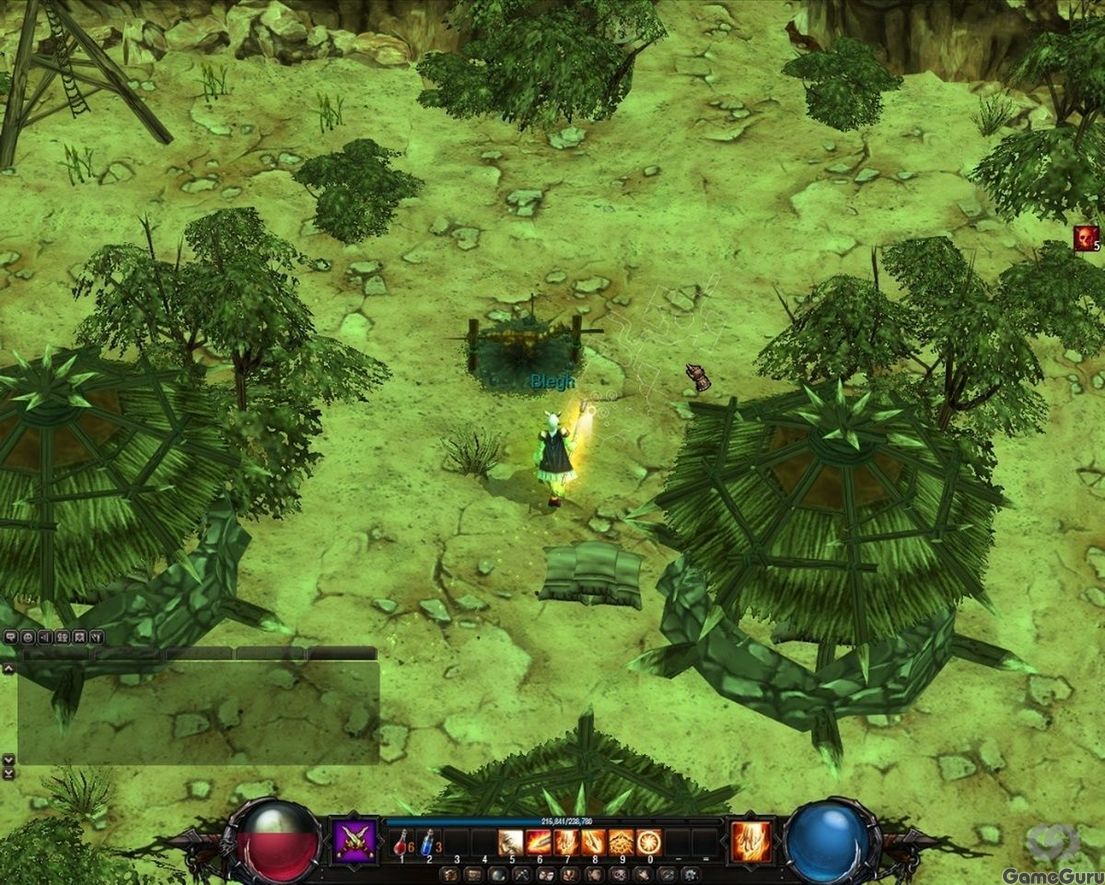Activate the glowing sun disc skill

649,843
